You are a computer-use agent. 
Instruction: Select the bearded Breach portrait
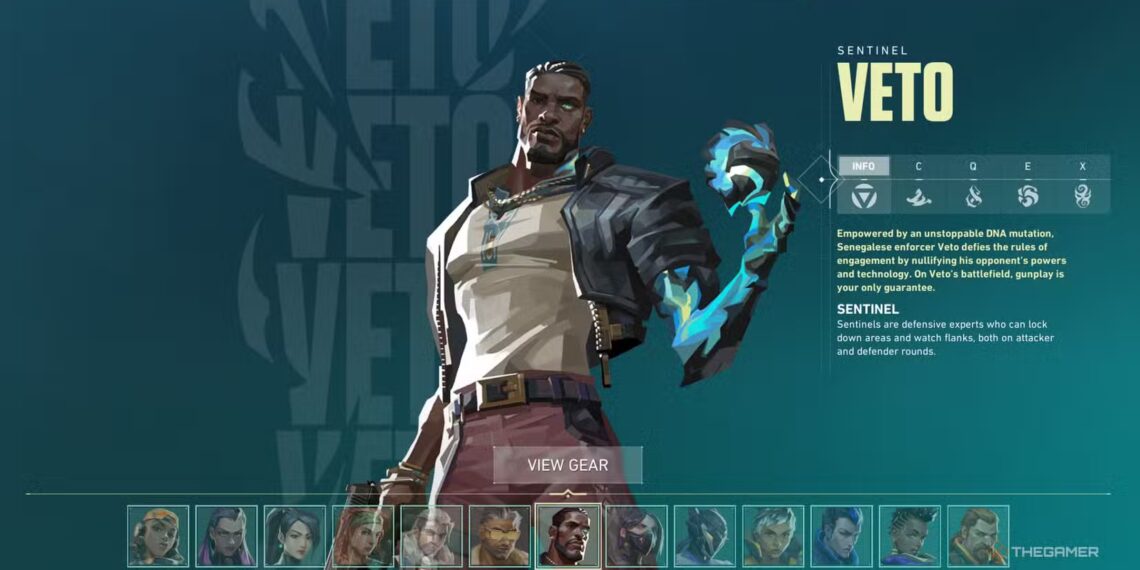(x=978, y=536)
